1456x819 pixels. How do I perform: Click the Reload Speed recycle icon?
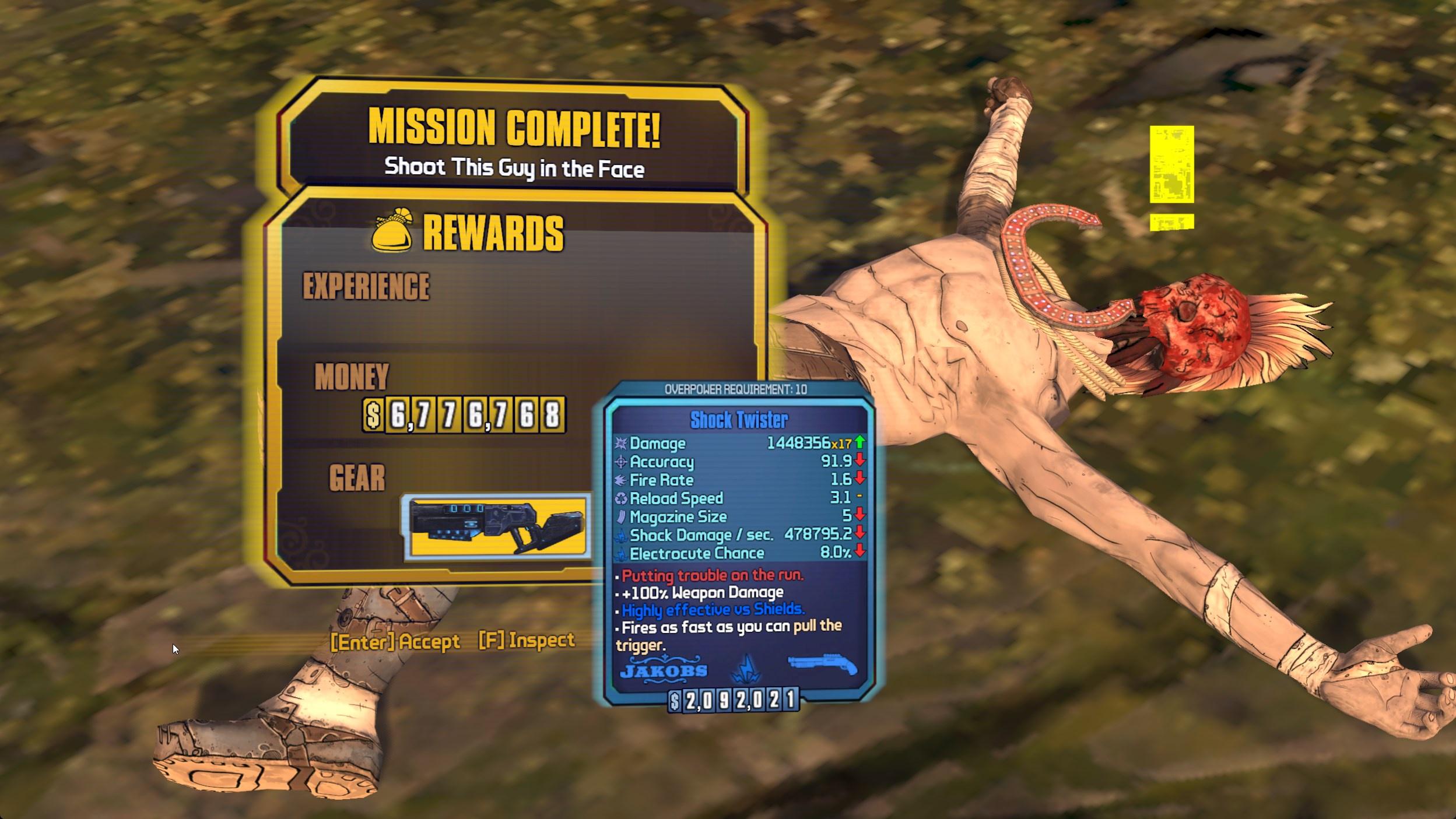622,498
